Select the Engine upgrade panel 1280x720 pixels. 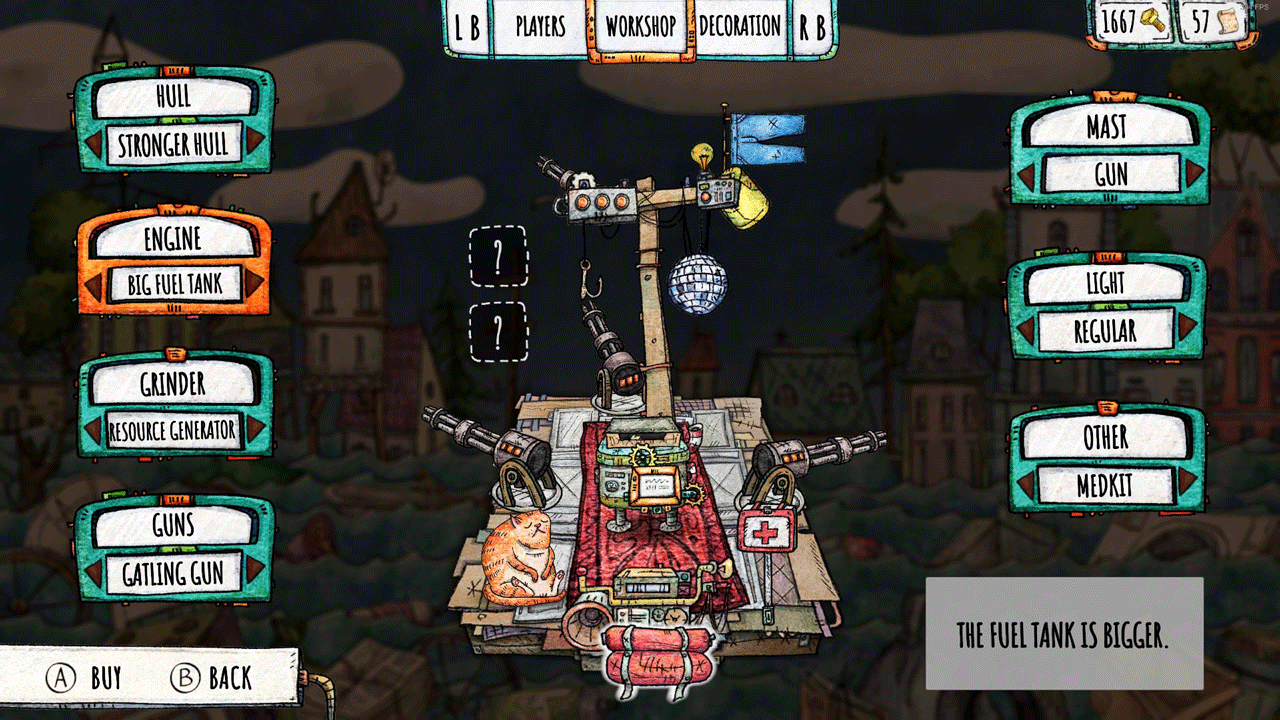coord(173,239)
